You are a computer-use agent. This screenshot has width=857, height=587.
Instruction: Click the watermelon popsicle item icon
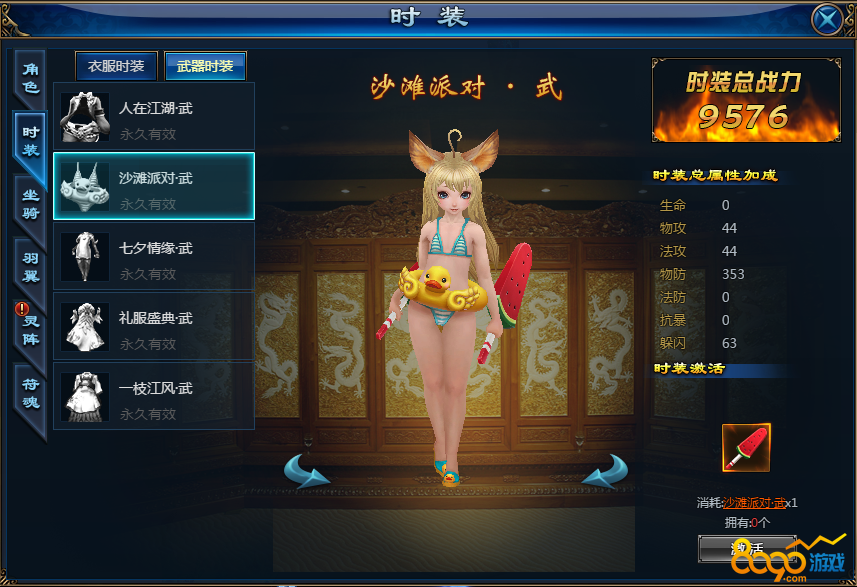(746, 448)
